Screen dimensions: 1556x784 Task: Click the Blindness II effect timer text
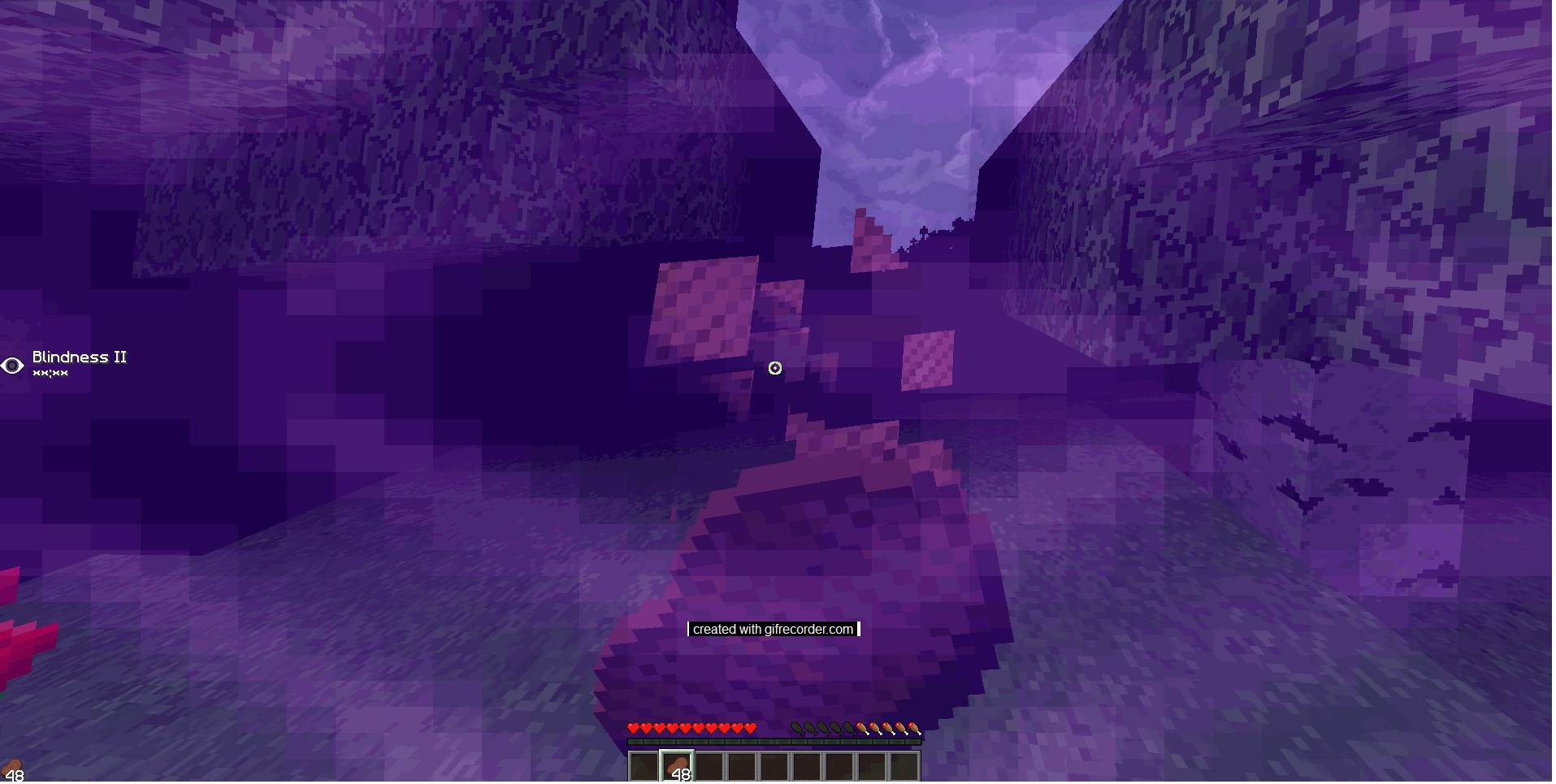[51, 372]
